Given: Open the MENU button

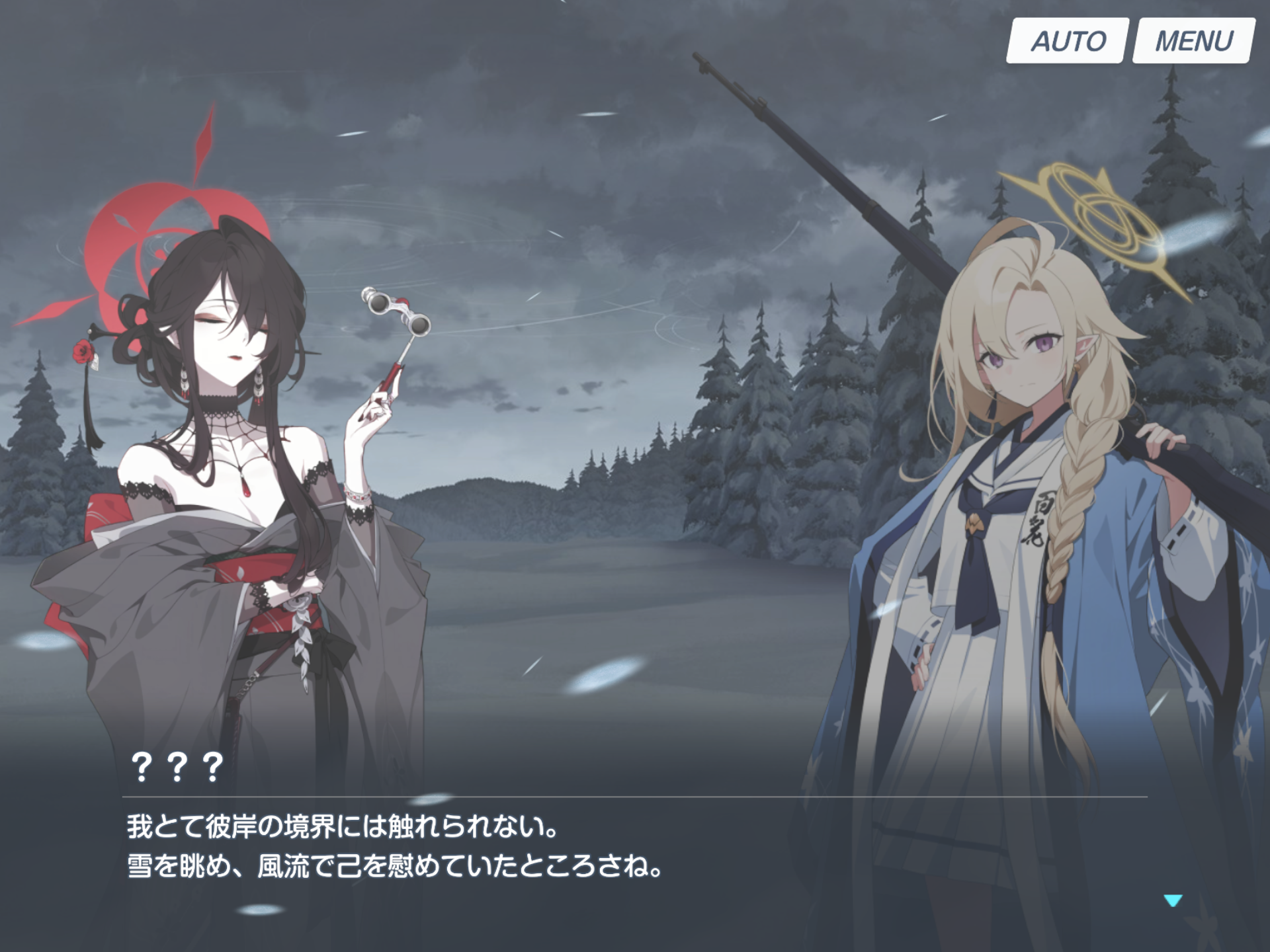Looking at the screenshot, I should pyautogui.click(x=1193, y=41).
